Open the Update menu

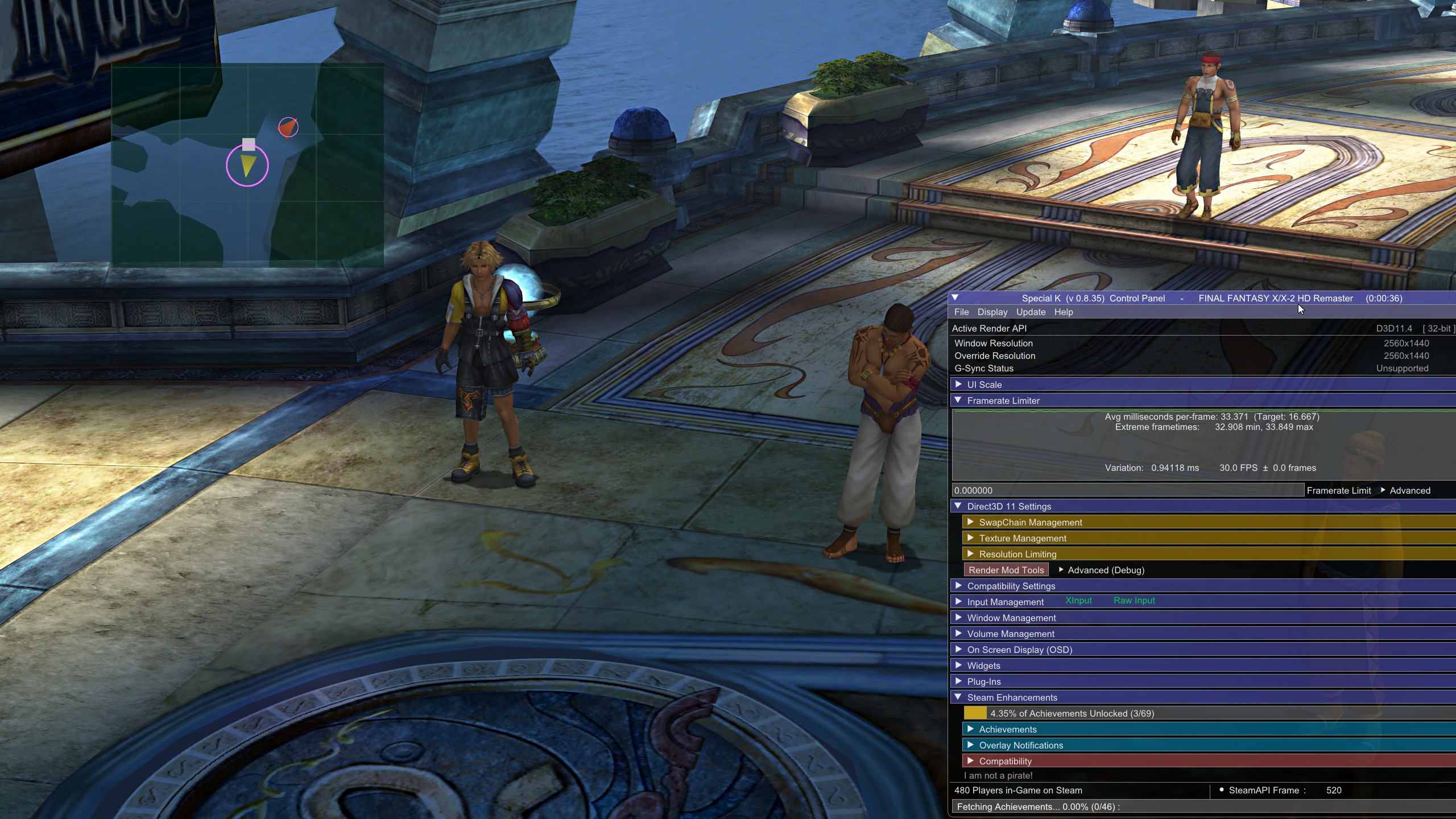pos(1031,312)
